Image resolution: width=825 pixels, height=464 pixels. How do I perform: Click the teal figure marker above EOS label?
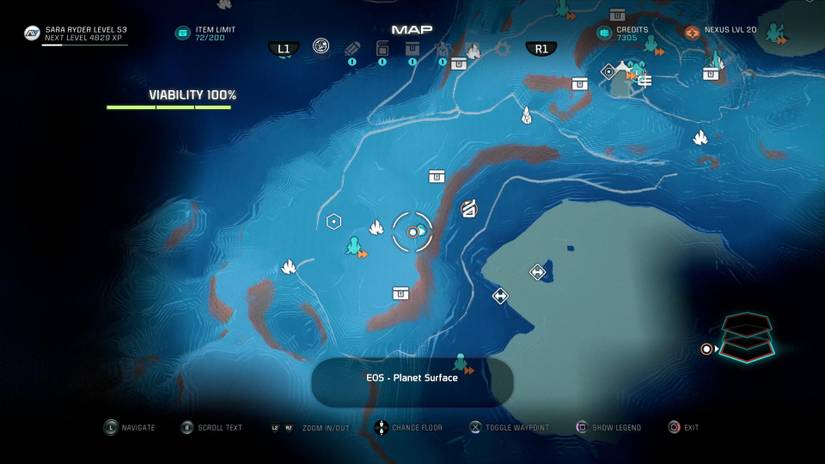tap(461, 362)
